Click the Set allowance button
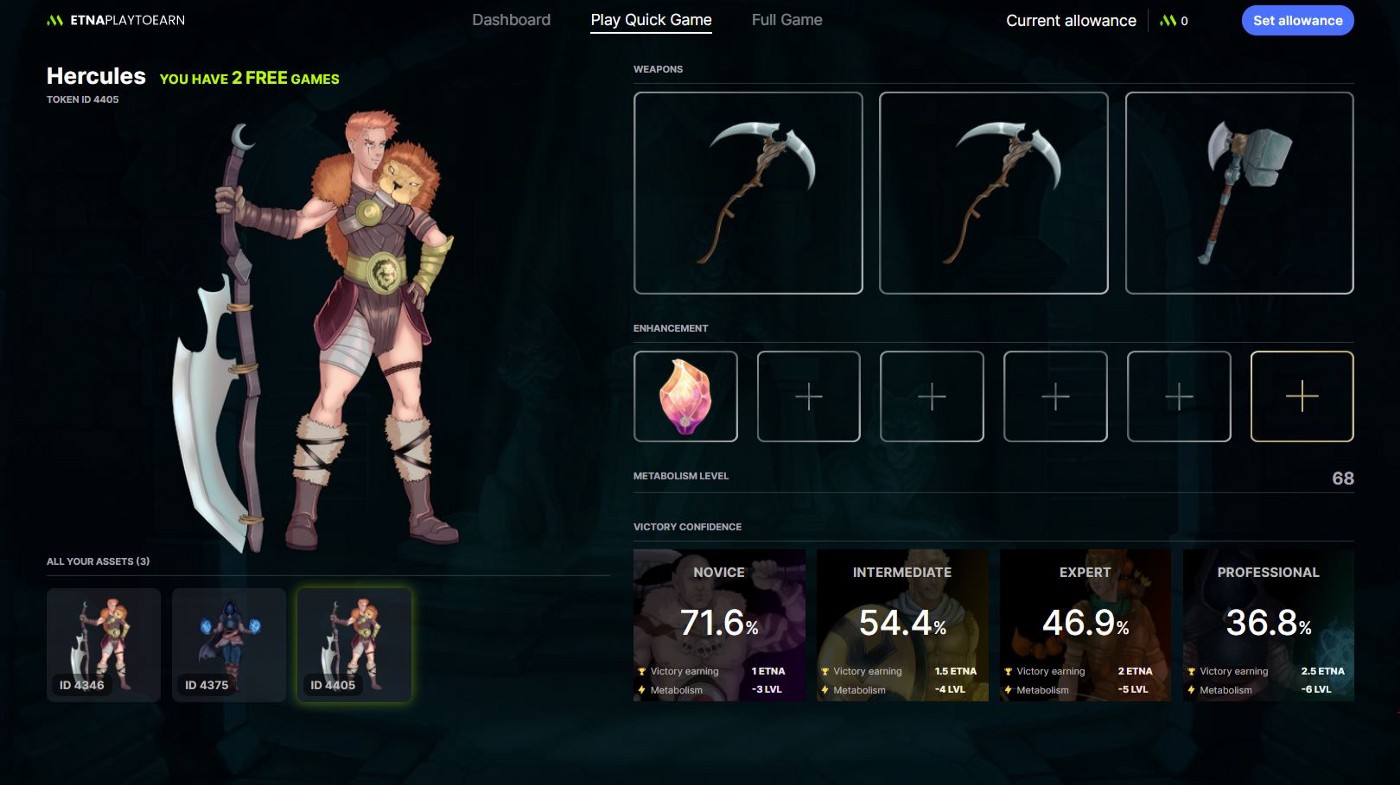 point(1297,20)
